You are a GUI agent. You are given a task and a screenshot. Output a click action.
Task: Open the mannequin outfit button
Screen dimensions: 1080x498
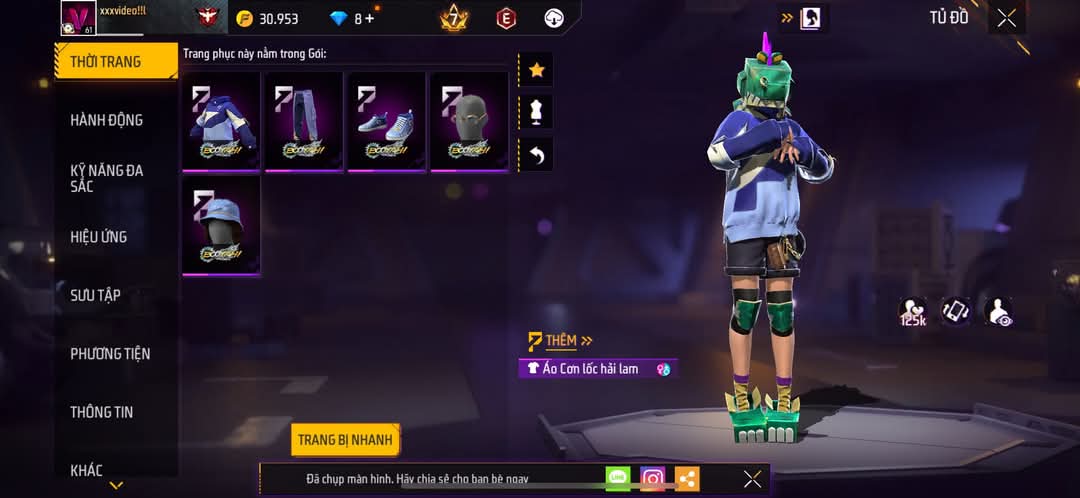click(536, 112)
